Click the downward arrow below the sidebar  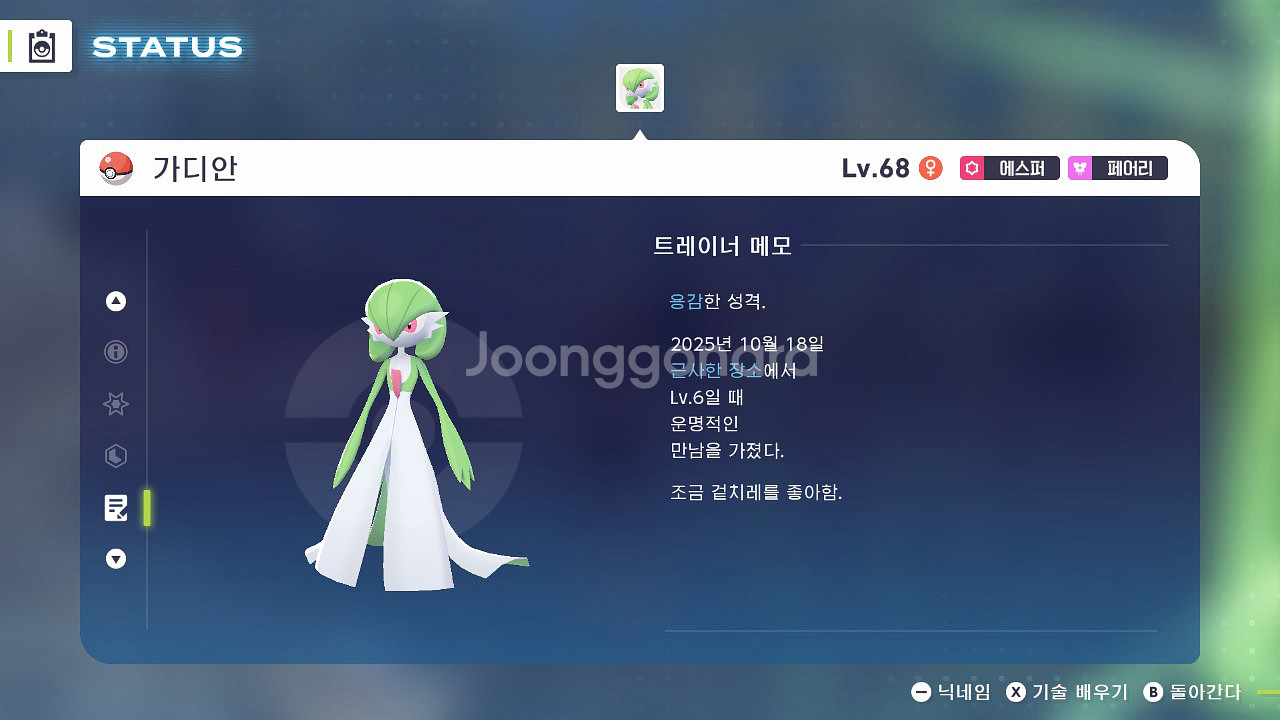coord(115,559)
